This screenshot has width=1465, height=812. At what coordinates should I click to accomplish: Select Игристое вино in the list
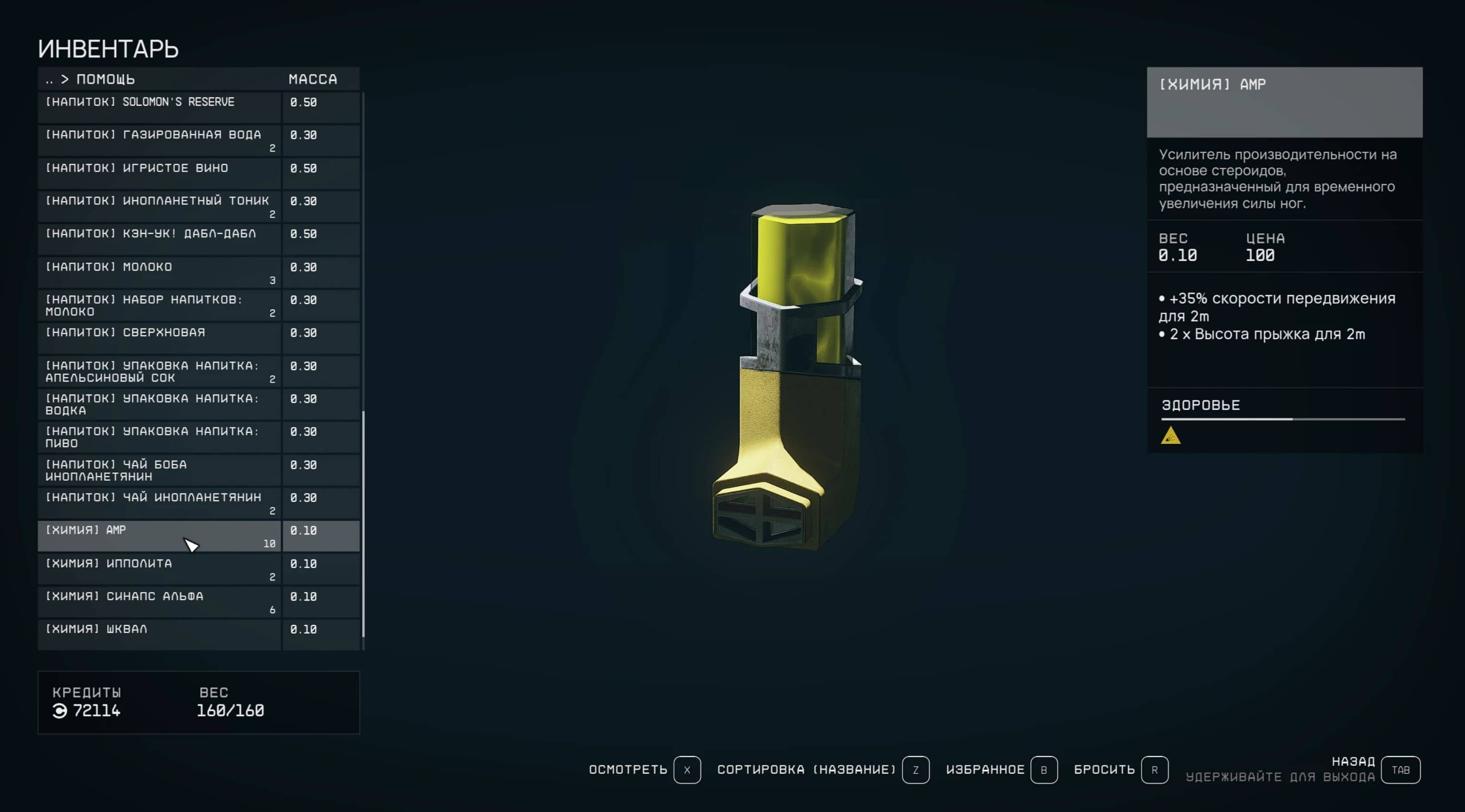point(159,174)
